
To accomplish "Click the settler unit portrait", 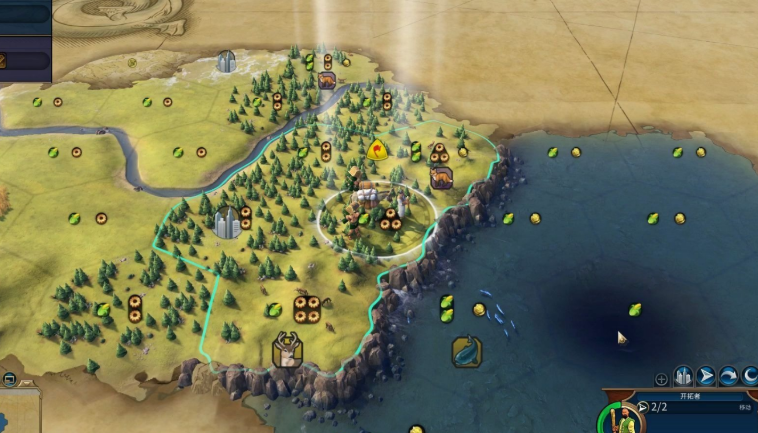I will (622, 418).
